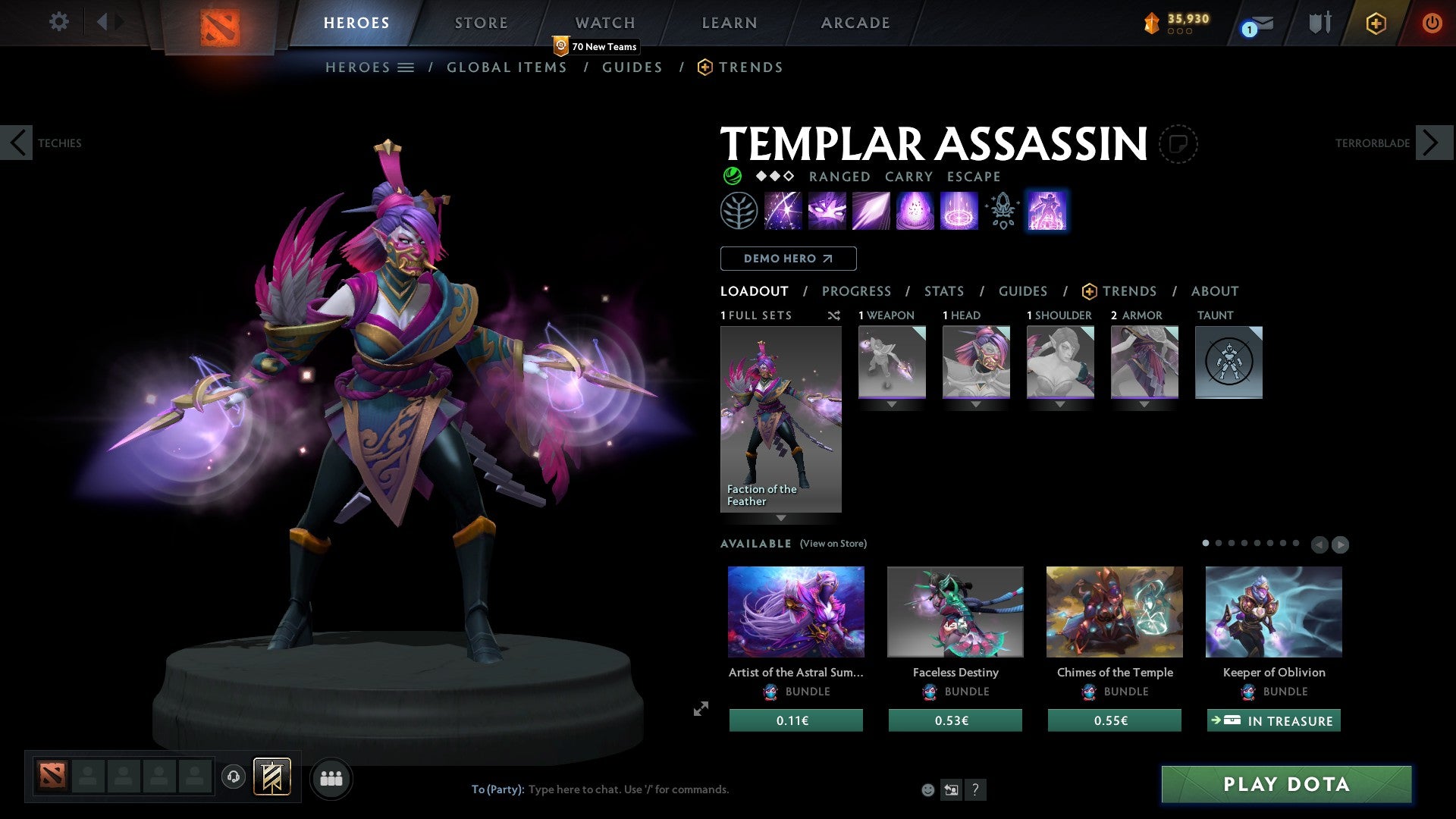Open the Global Items section
This screenshot has width=1456, height=819.
(x=507, y=67)
